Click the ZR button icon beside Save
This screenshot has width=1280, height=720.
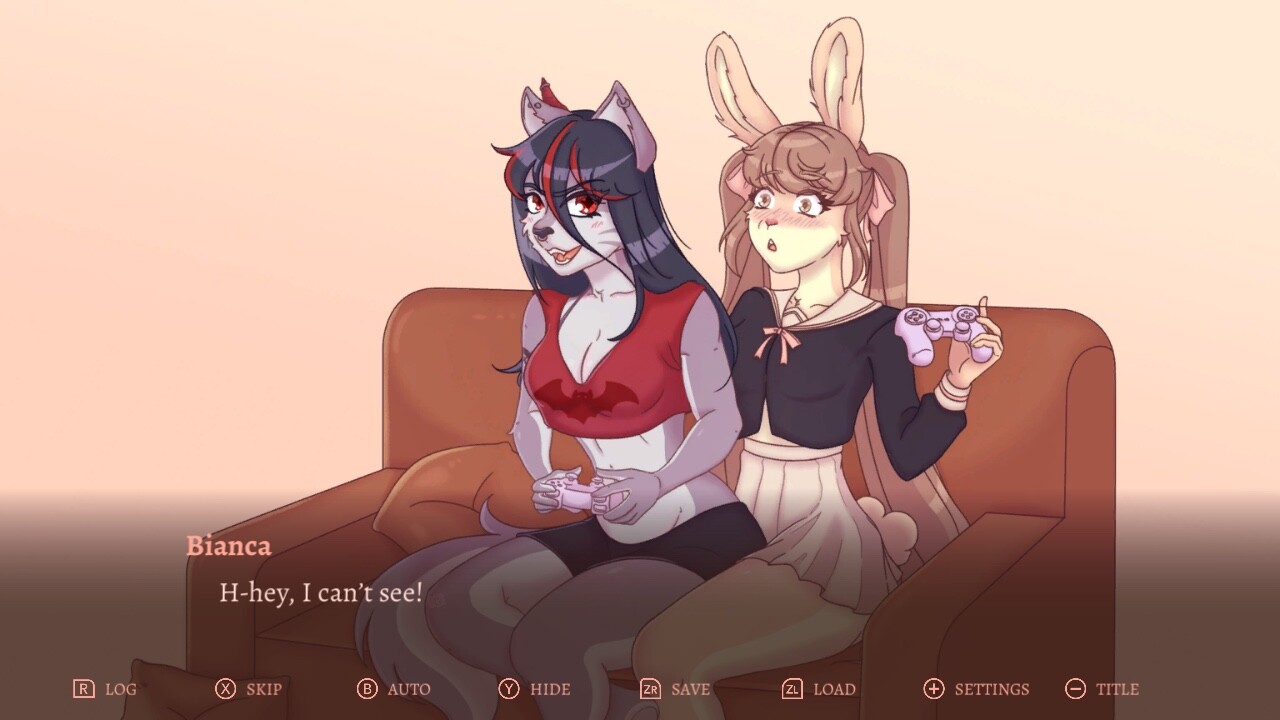tap(654, 689)
